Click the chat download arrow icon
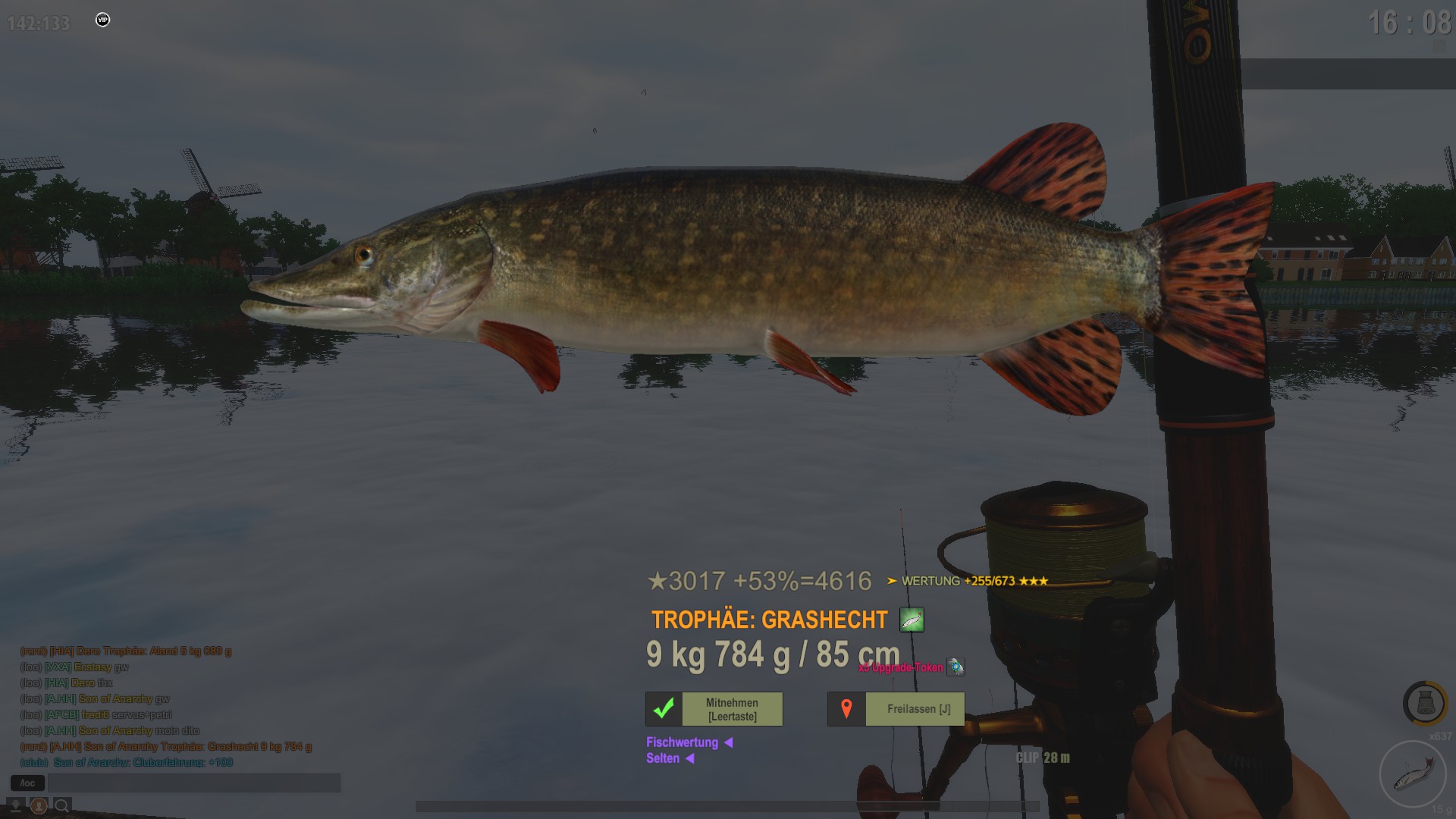1456x819 pixels. (15, 805)
